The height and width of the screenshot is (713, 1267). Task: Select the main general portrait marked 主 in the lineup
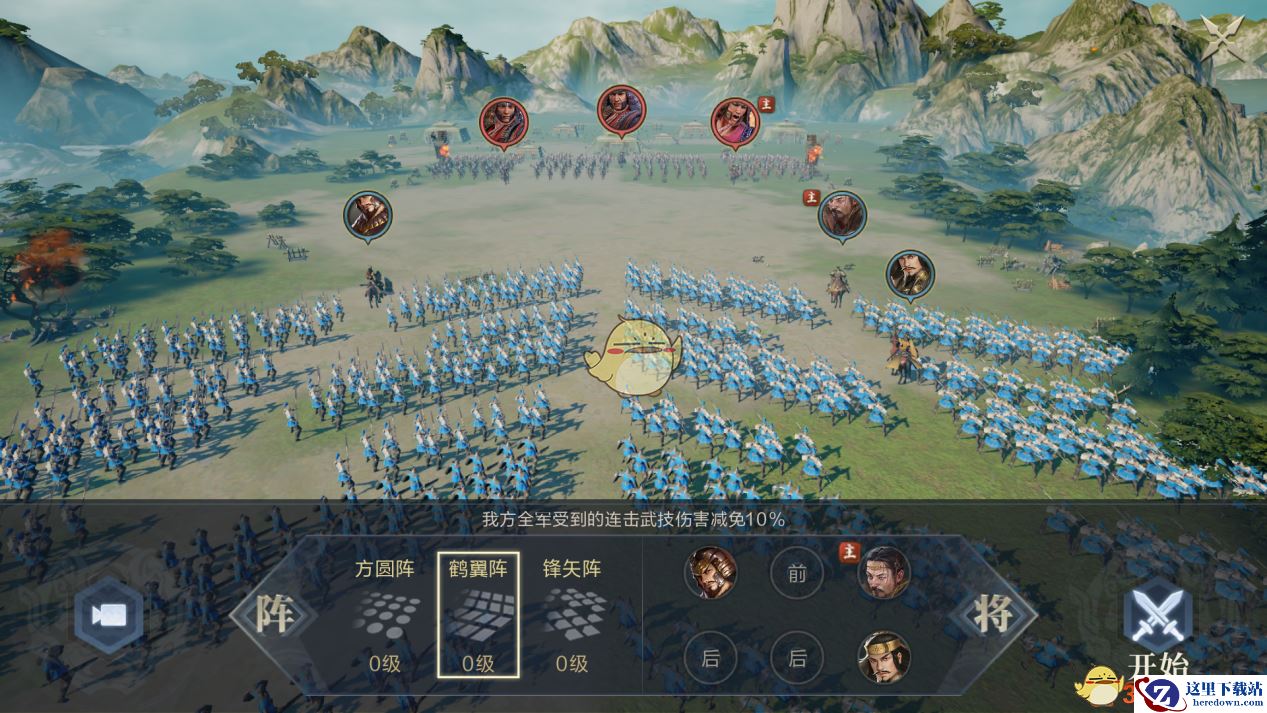883,573
